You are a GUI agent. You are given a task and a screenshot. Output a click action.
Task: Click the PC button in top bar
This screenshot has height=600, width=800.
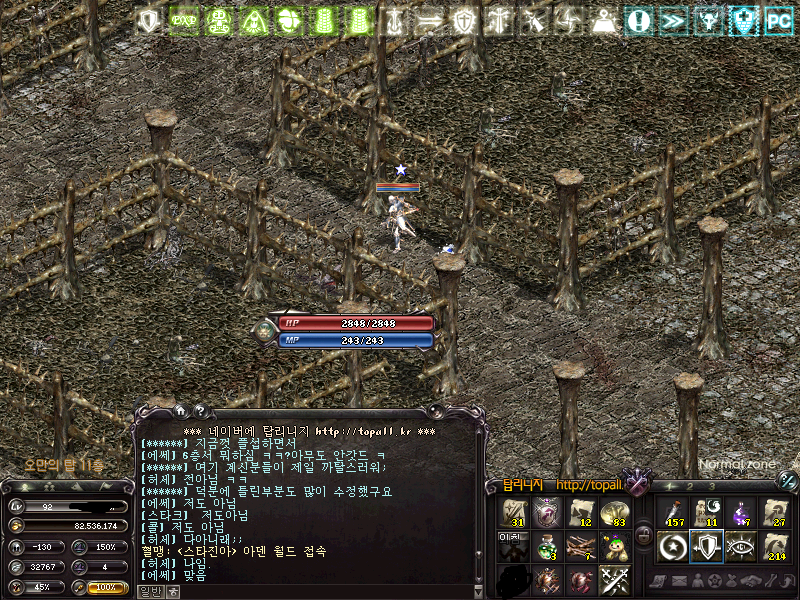(x=777, y=20)
